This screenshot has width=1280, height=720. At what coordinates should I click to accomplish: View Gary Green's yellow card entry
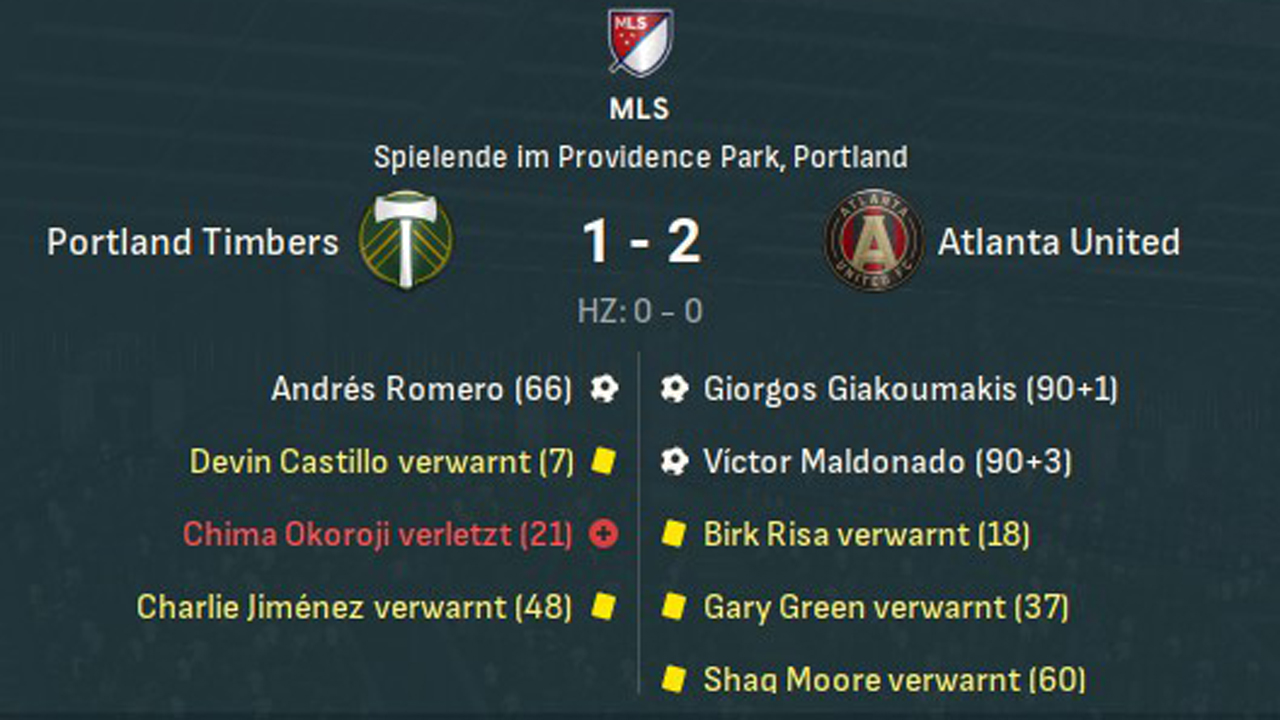(x=886, y=606)
